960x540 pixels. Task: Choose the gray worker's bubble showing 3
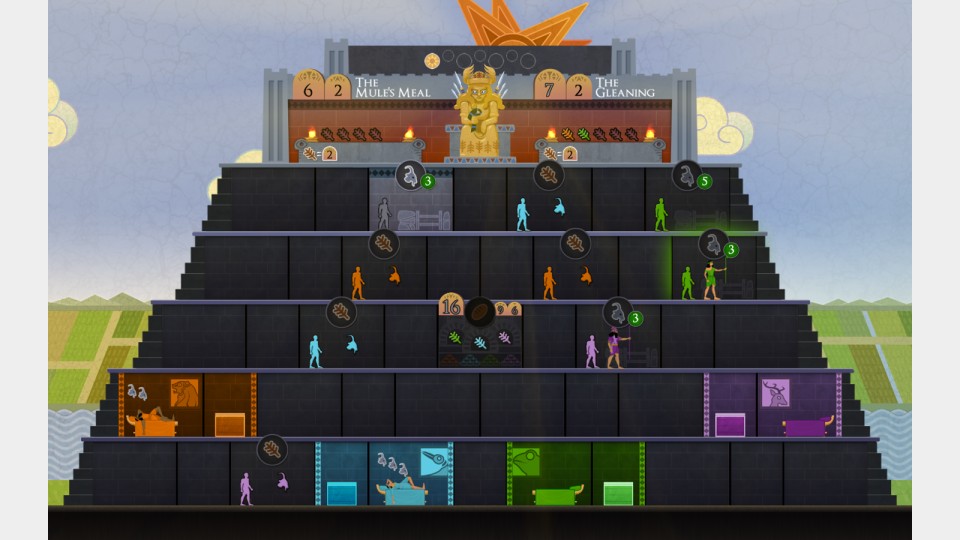pyautogui.click(x=412, y=177)
